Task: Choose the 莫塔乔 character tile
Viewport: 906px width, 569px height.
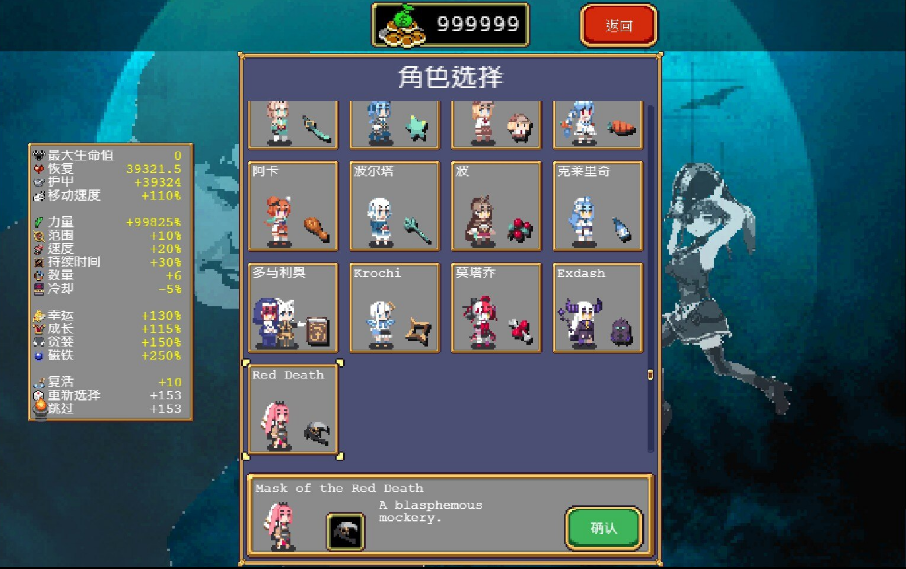Action: tap(496, 308)
